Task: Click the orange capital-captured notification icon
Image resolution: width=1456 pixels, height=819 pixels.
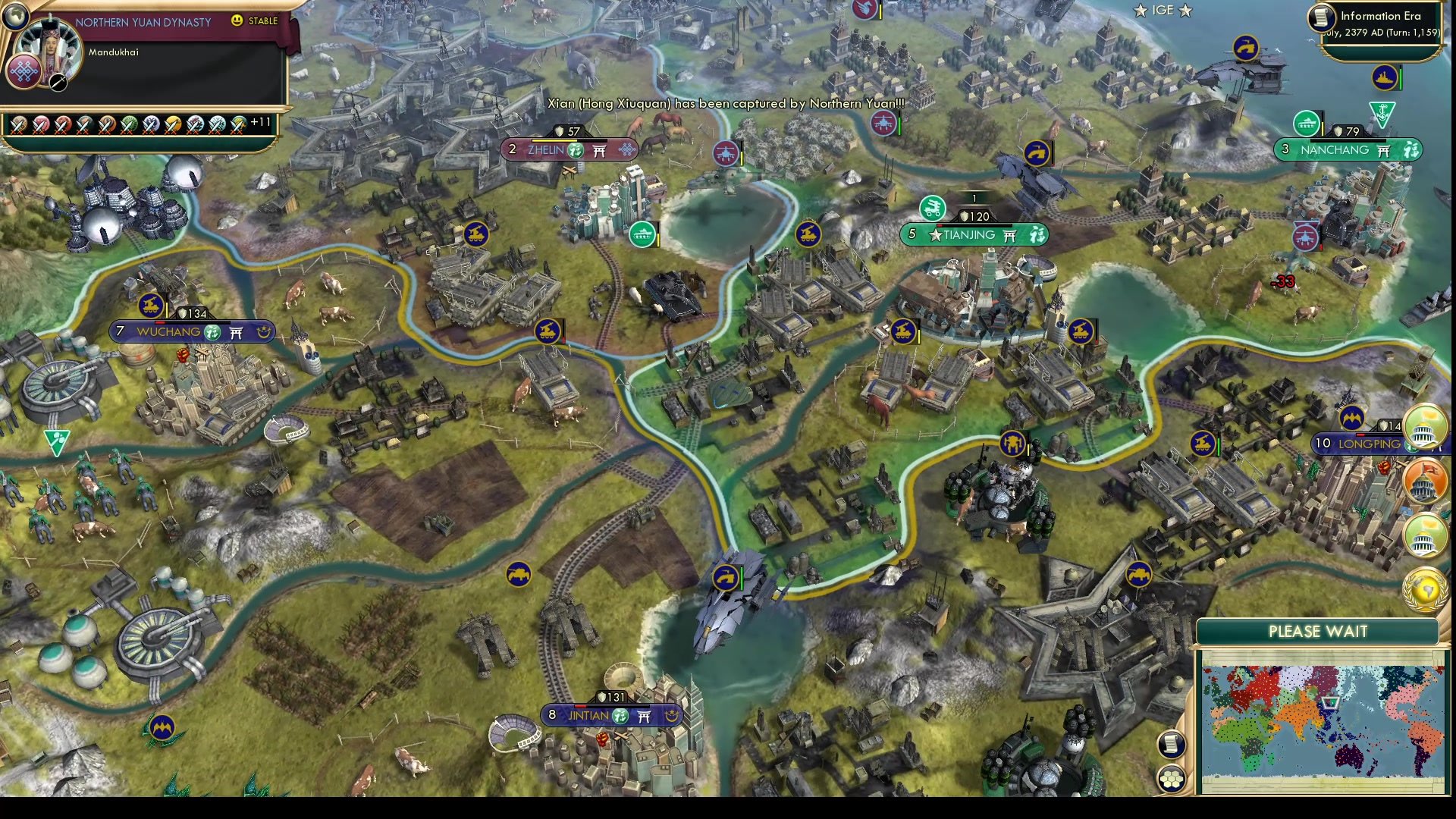Action: 1424,482
